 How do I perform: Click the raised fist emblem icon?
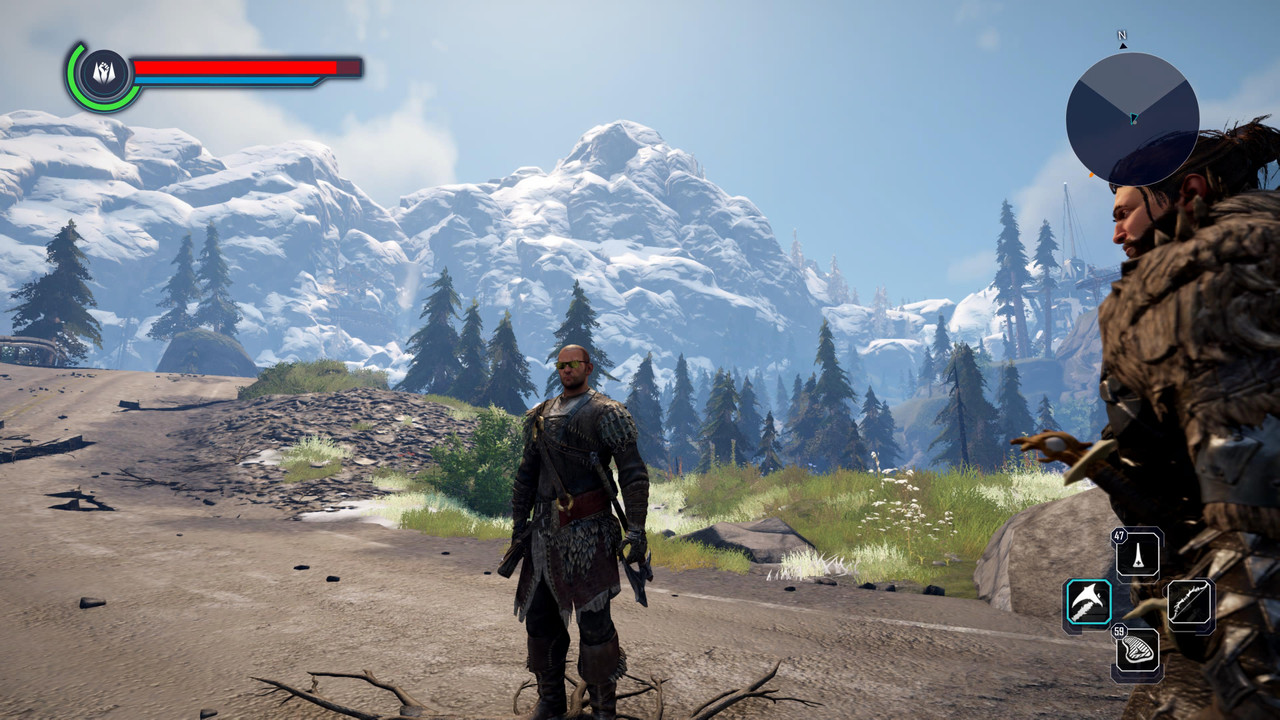[104, 74]
